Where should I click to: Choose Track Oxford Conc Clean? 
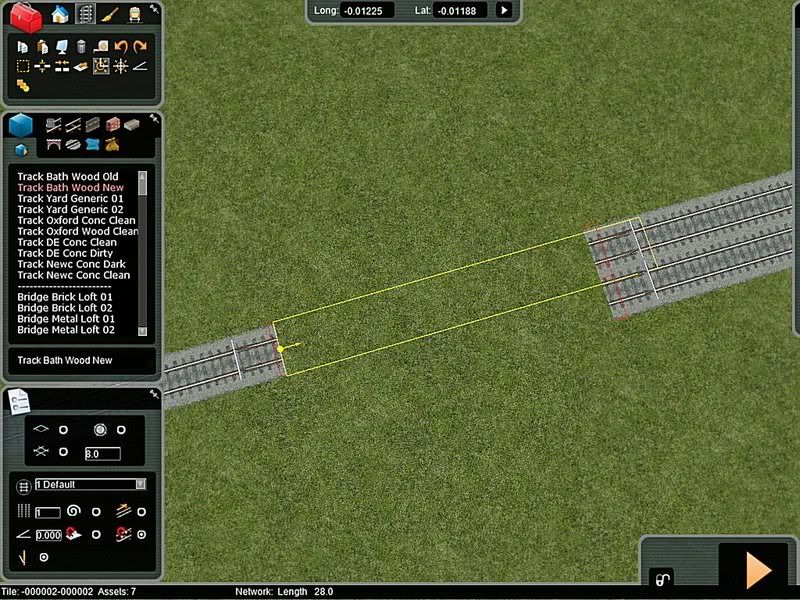point(75,221)
